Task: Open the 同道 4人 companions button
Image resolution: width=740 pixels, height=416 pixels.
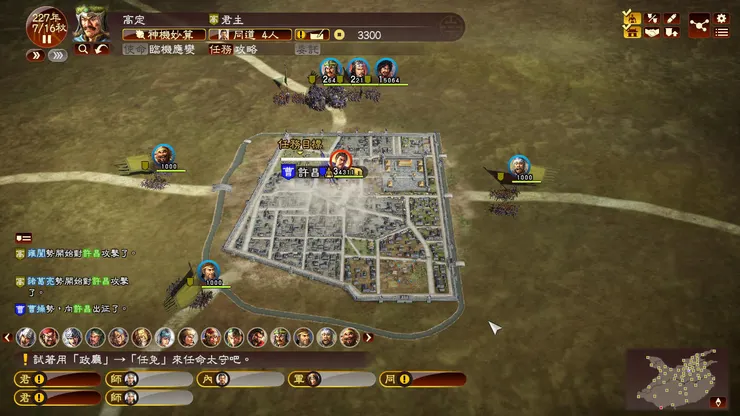Action: [x=250, y=34]
